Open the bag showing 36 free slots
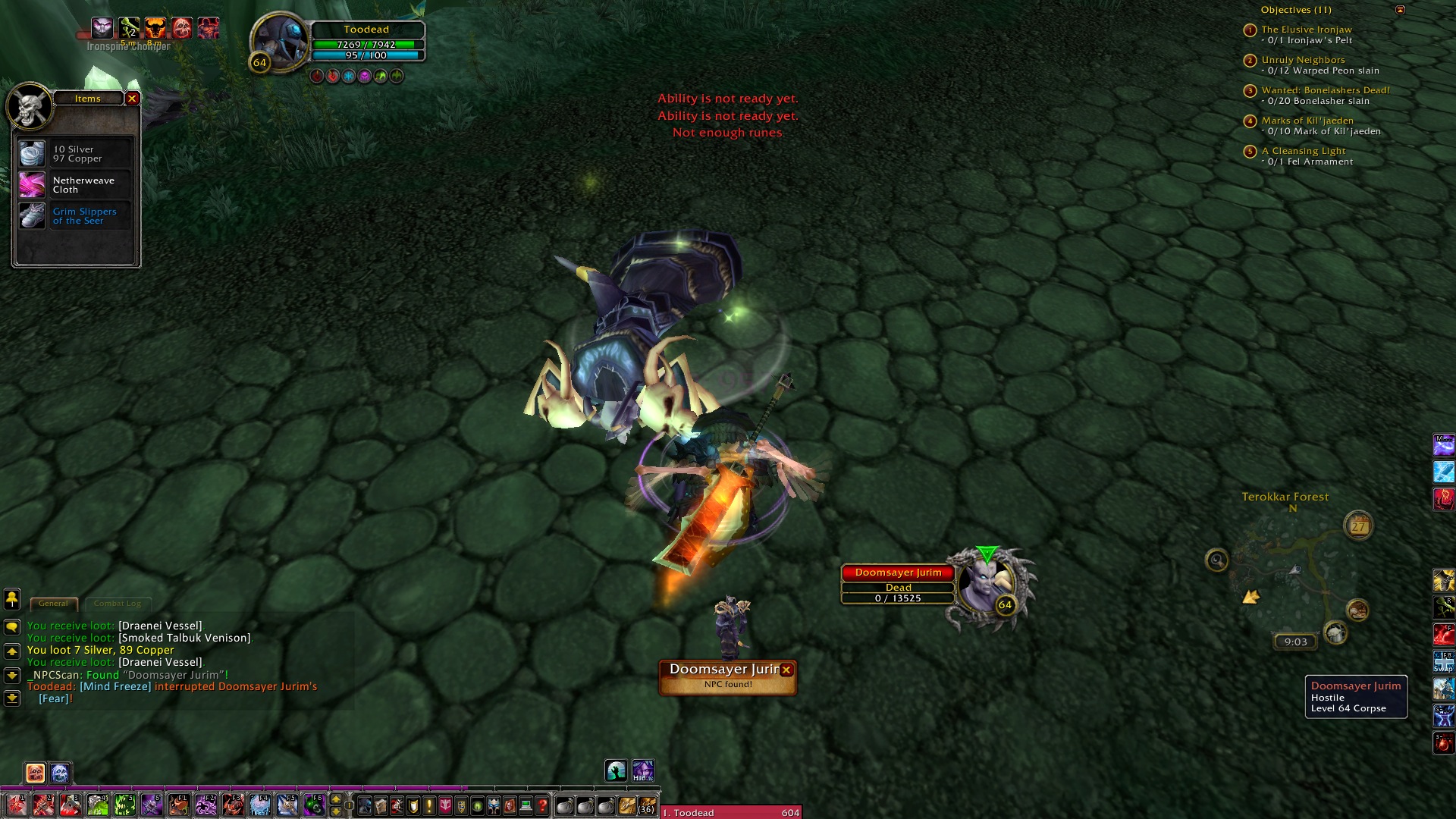Image resolution: width=1456 pixels, height=819 pixels. click(646, 805)
